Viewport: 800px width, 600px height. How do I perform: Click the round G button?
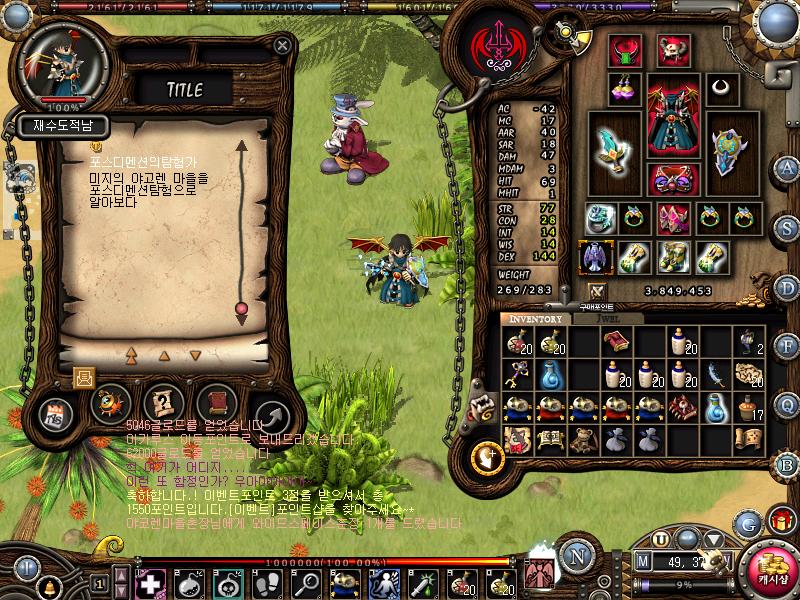(x=746, y=523)
